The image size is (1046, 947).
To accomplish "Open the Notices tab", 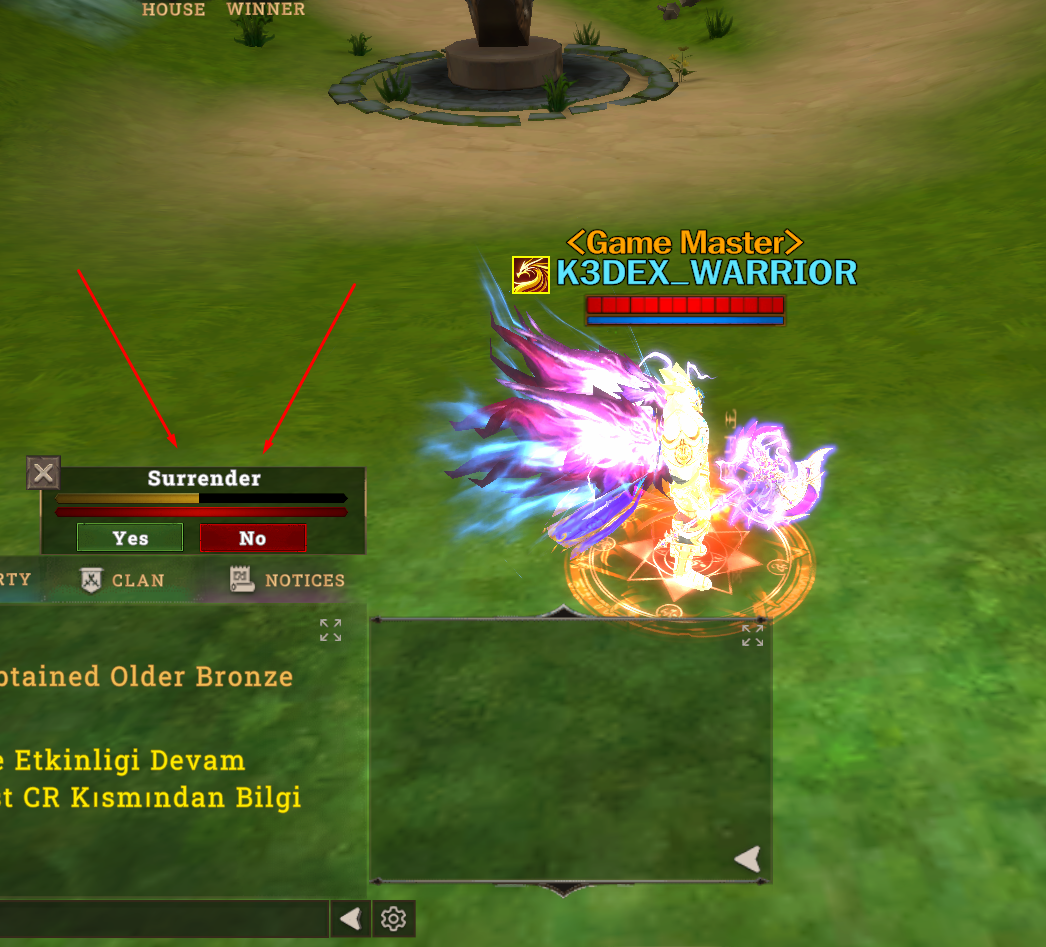I will 288,580.
